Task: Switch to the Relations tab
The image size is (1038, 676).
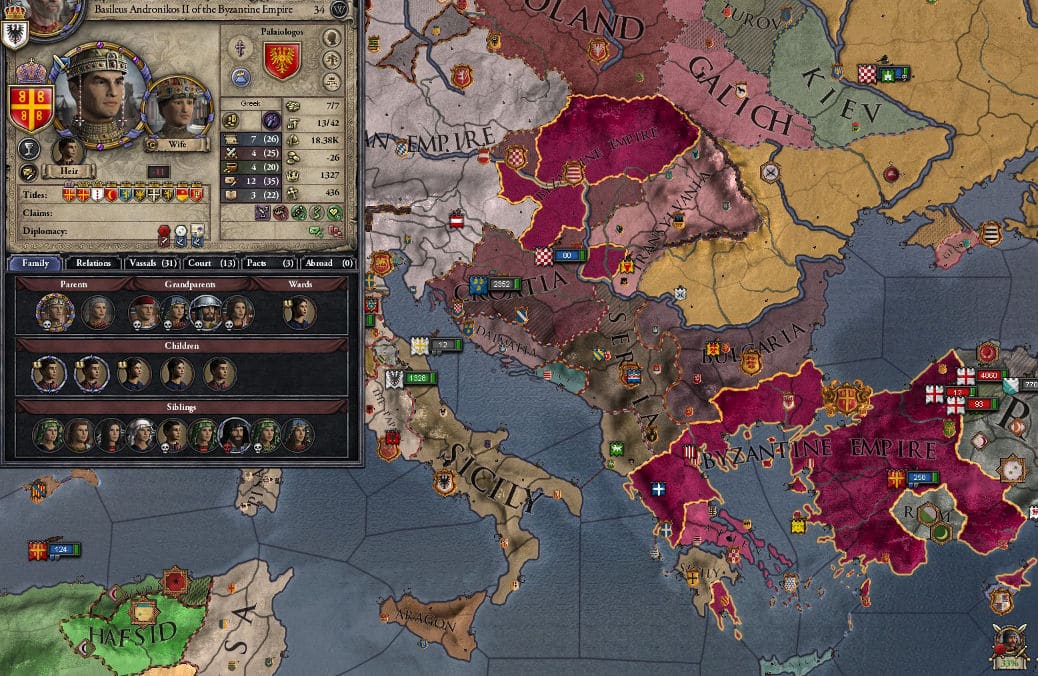Action: 94,263
